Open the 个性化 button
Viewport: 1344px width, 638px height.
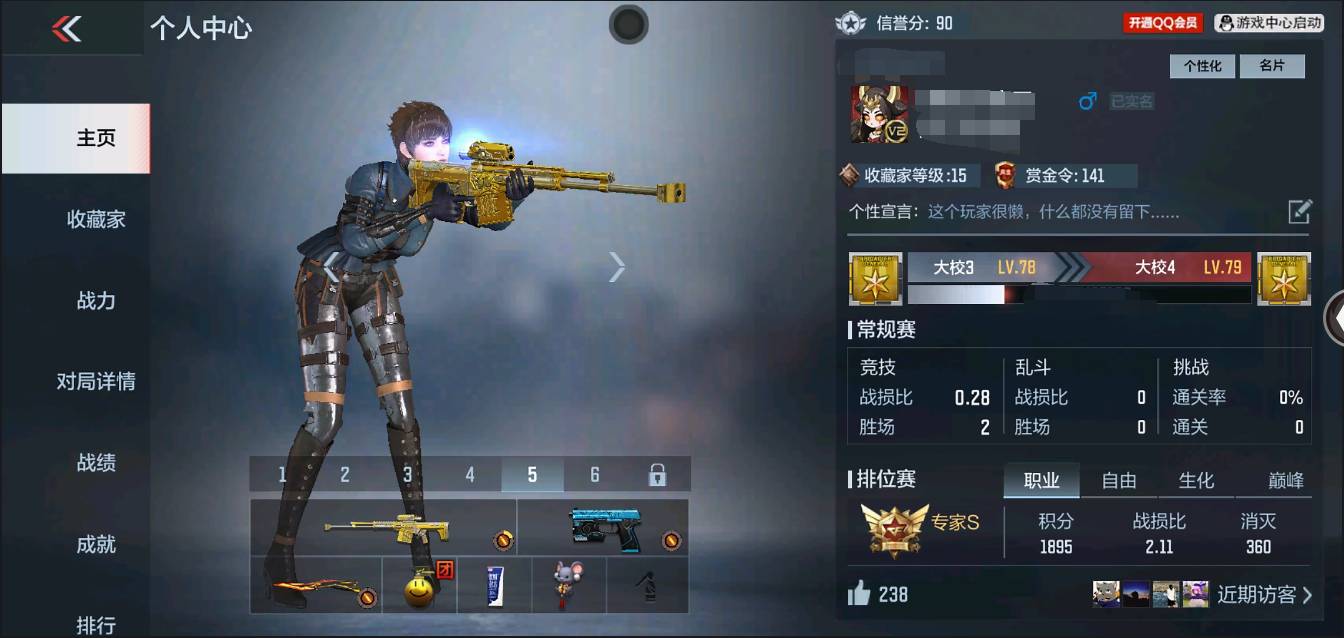(1202, 66)
